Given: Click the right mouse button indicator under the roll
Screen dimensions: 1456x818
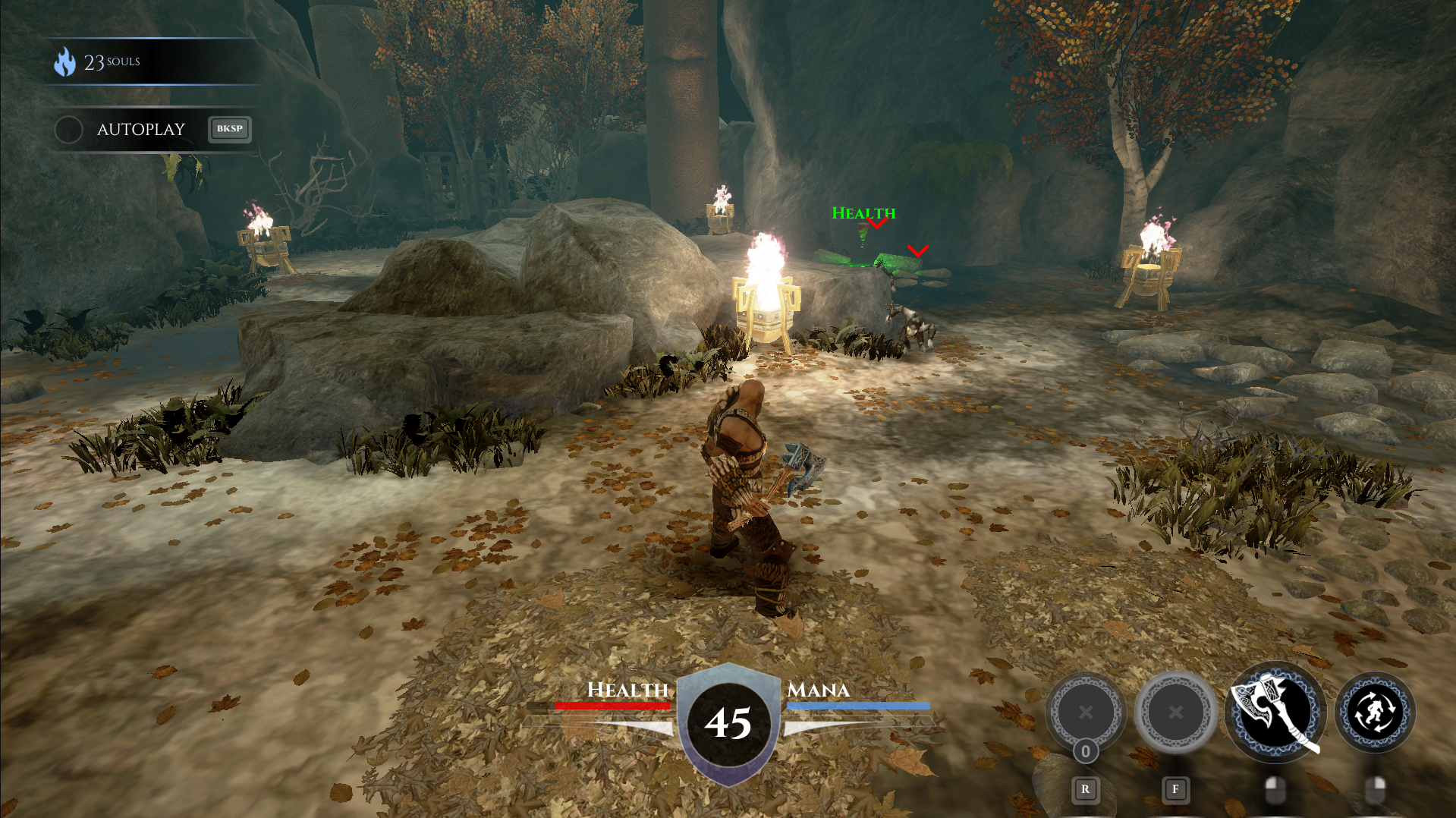Looking at the screenshot, I should click(x=1375, y=788).
